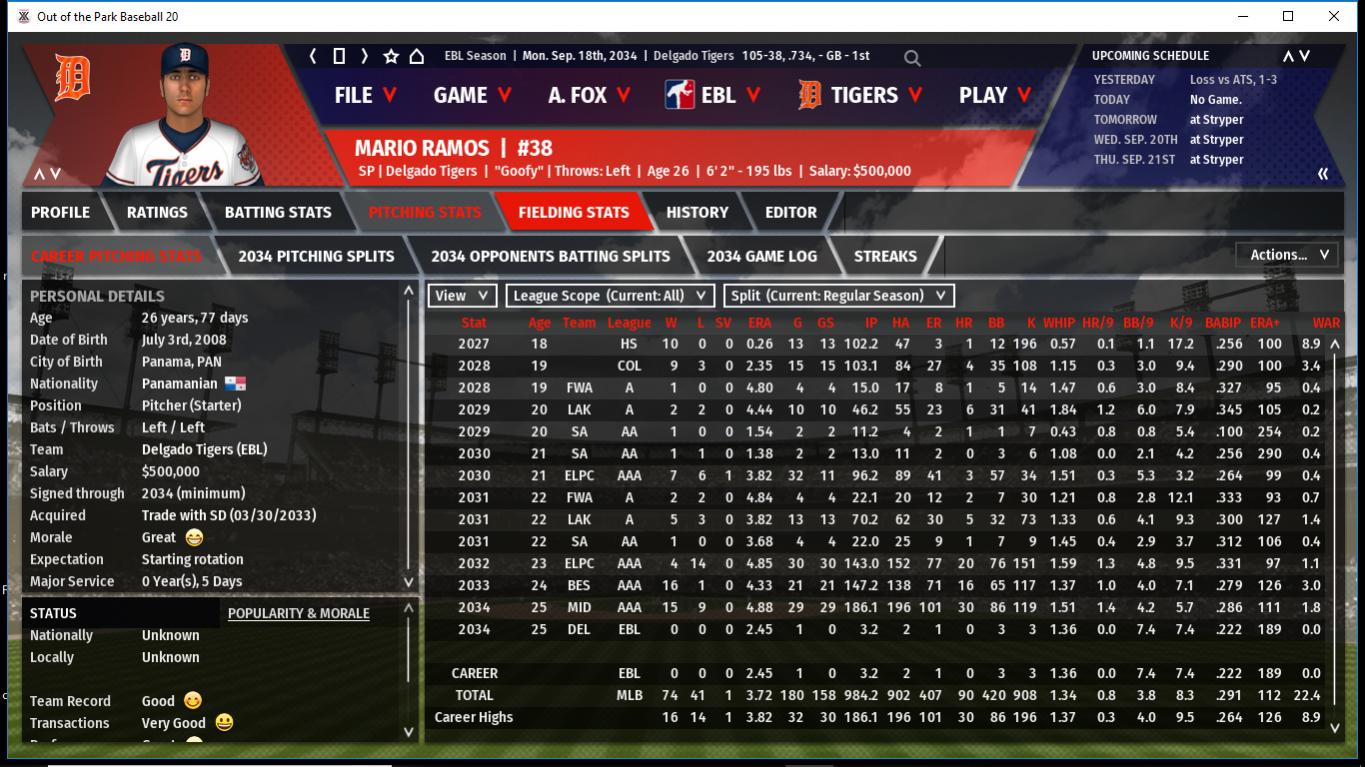Open the League Scope dropdown
1365x767 pixels.
point(610,296)
